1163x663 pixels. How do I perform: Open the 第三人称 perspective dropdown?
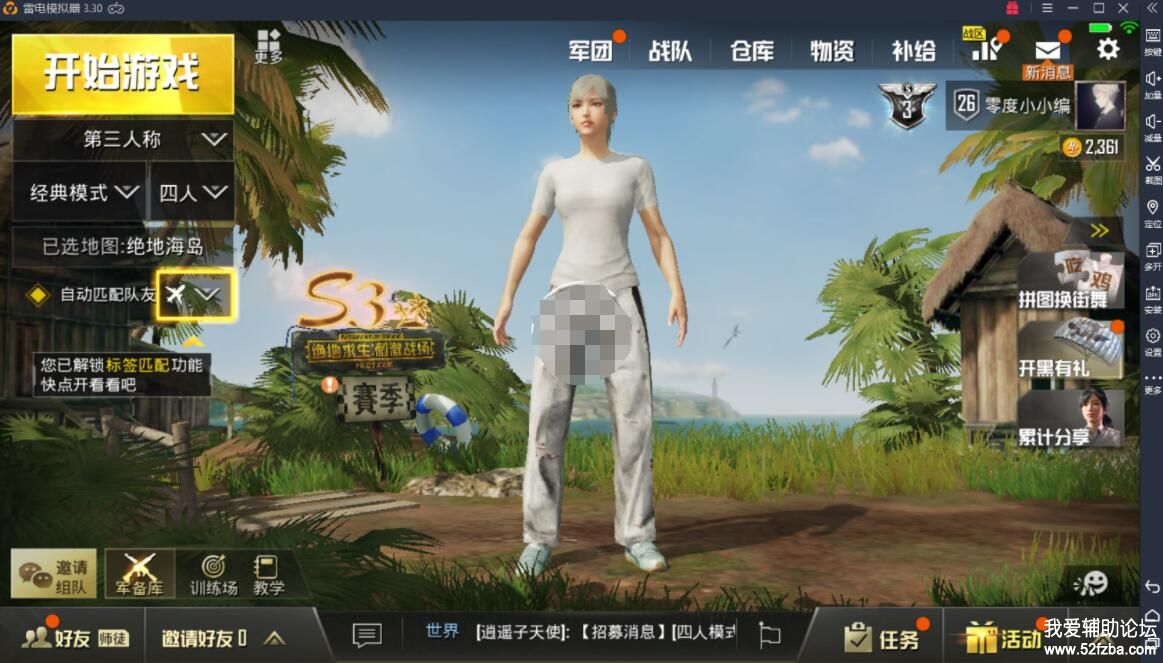tap(123, 139)
